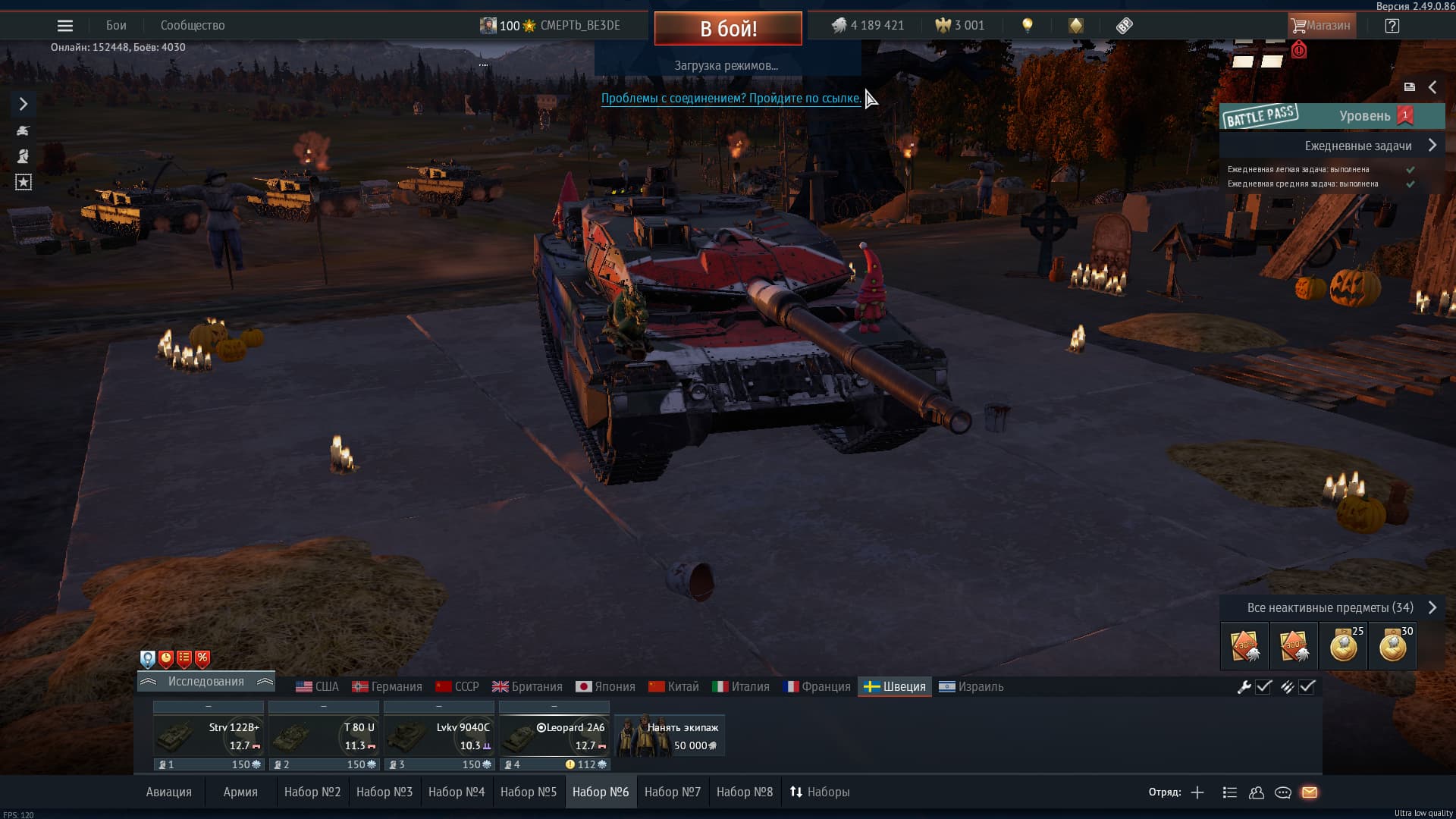Follow the connection problems link
This screenshot has height=819, width=1456.
[731, 99]
